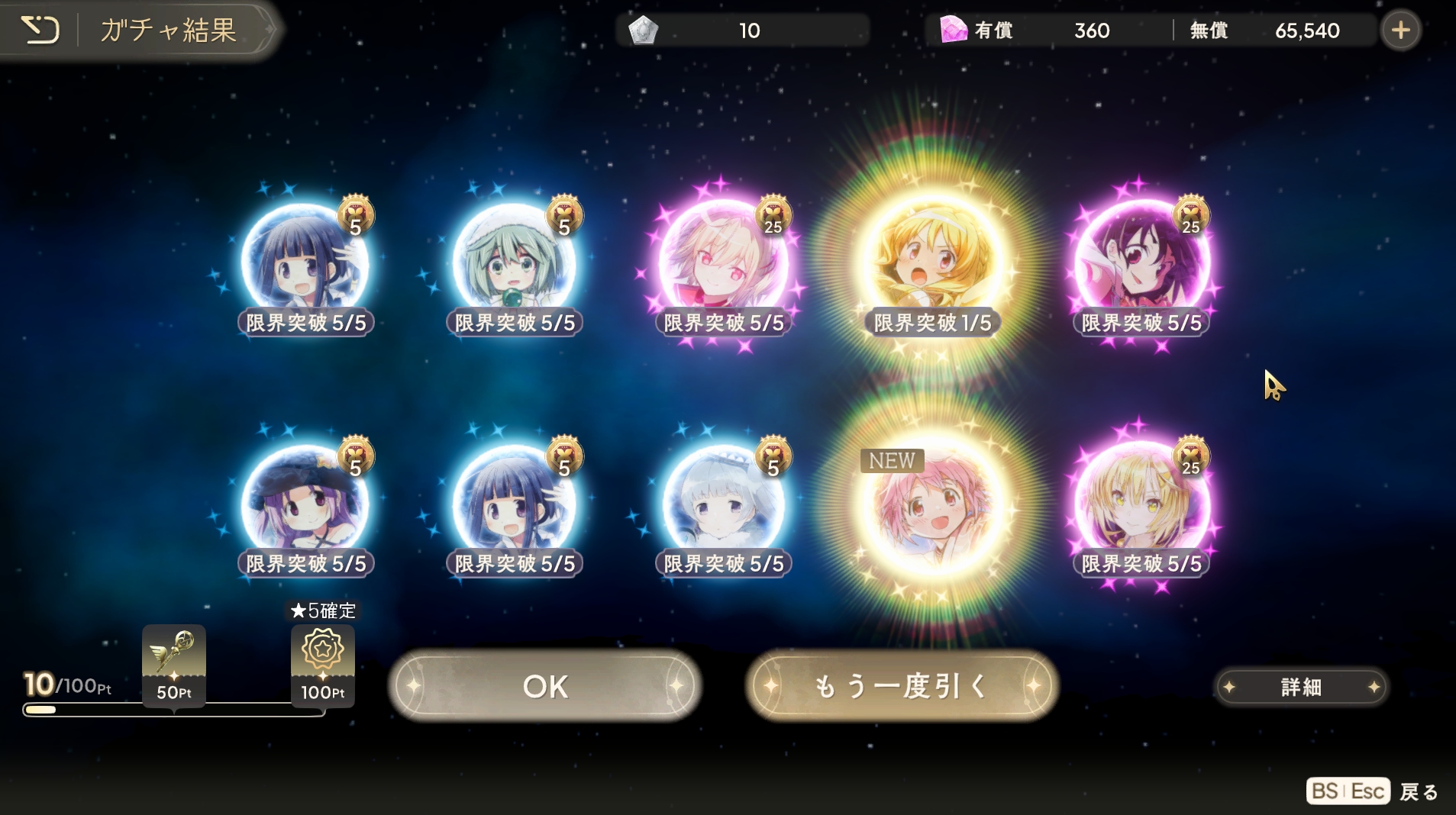The width and height of the screenshot is (1456, 815).
Task: Select the blonde yellow-eyed character result
Action: (x=1141, y=505)
